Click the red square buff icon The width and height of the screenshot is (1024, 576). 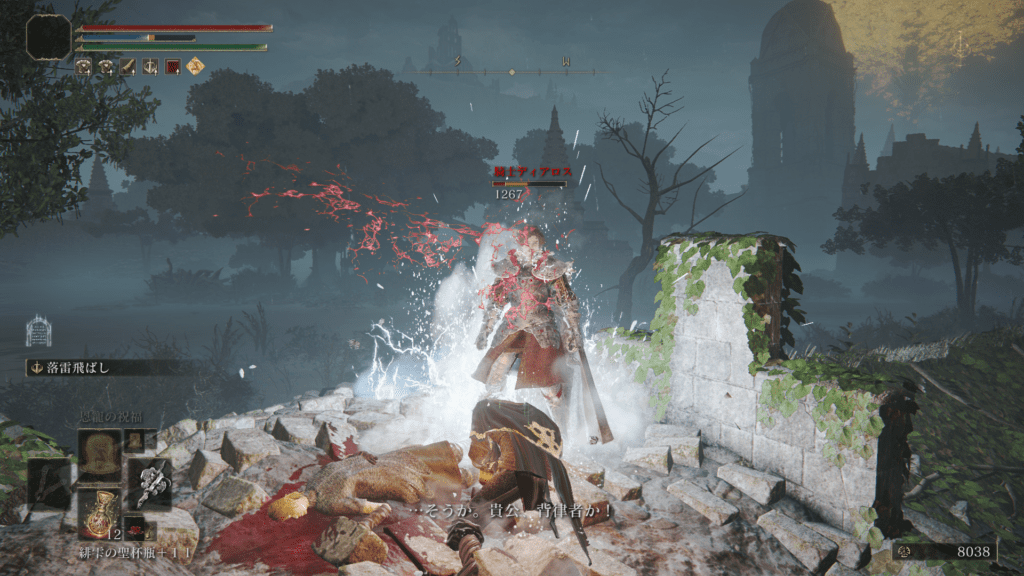[x=174, y=67]
